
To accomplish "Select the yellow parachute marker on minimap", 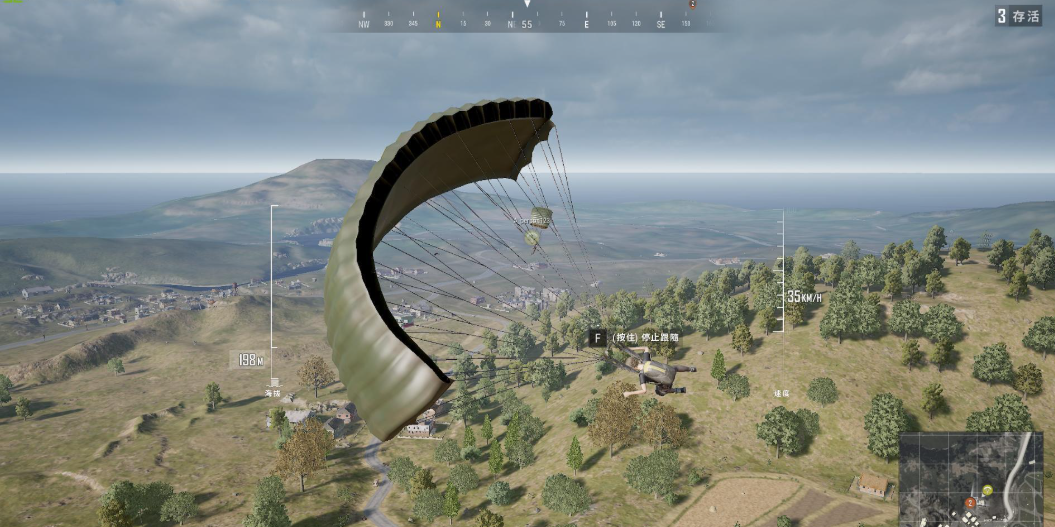I will click(987, 490).
